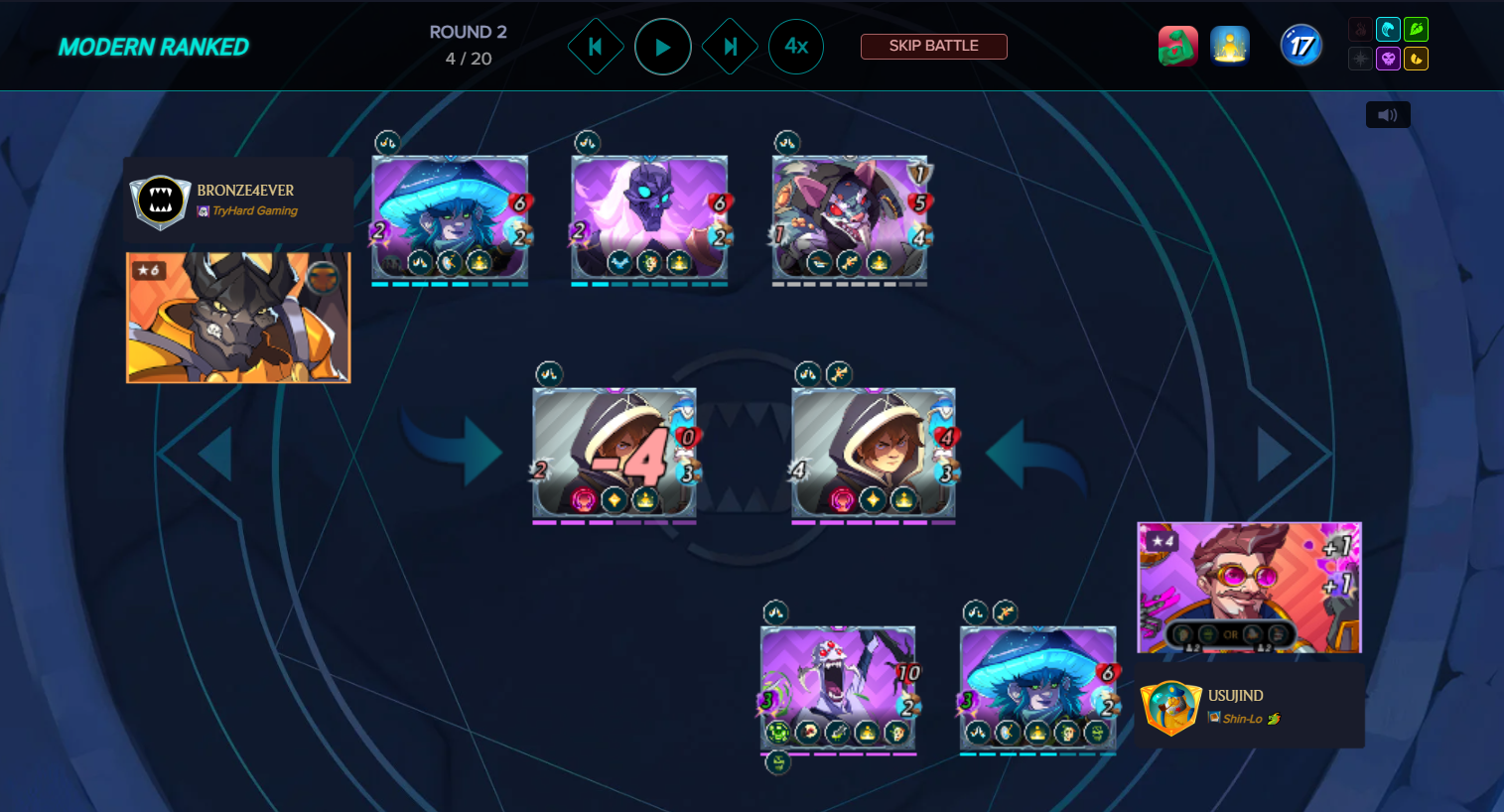Image resolution: width=1504 pixels, height=812 pixels.
Task: Select the purple skull monster card
Action: 649,216
